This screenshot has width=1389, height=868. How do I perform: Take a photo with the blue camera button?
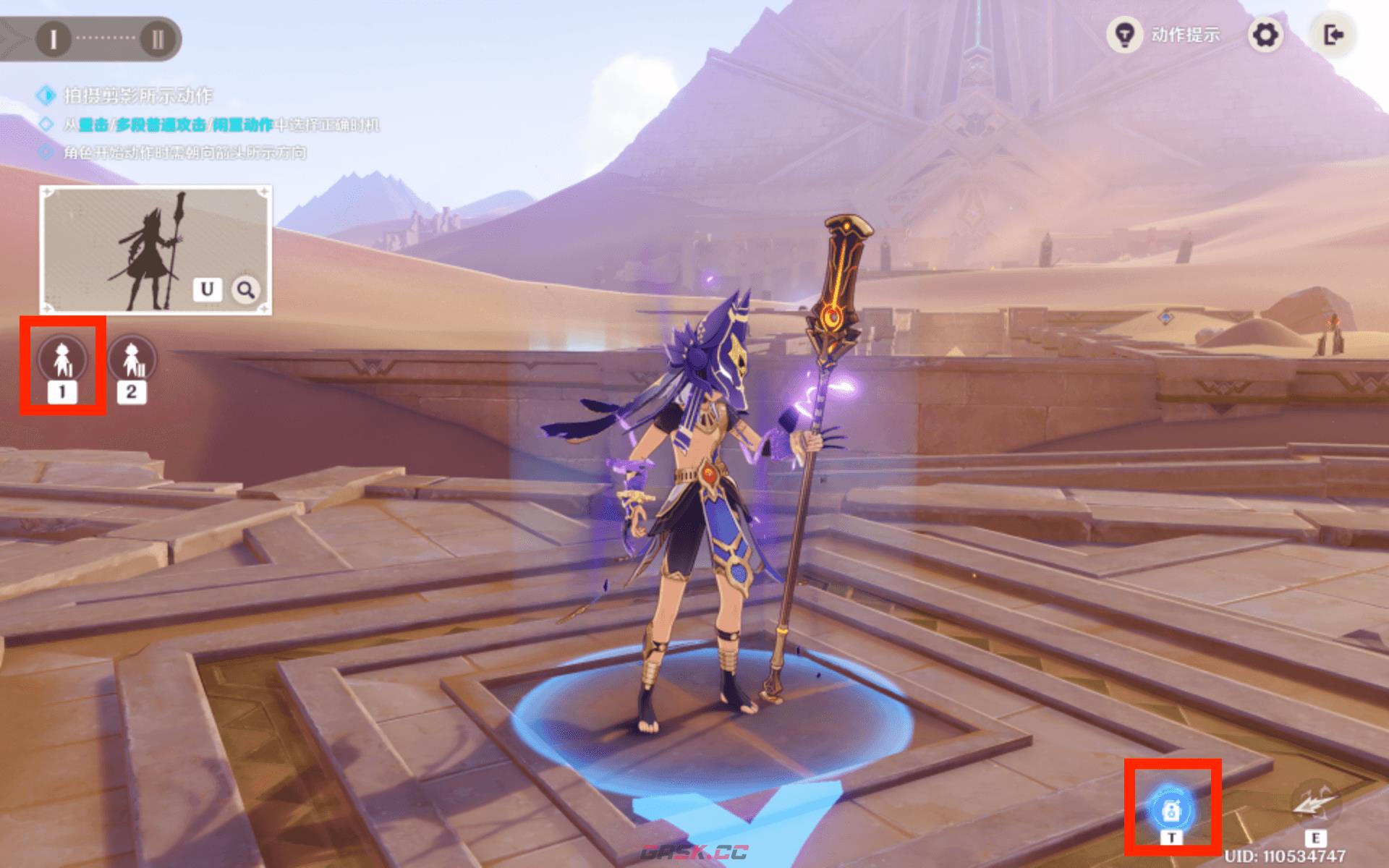click(x=1172, y=810)
